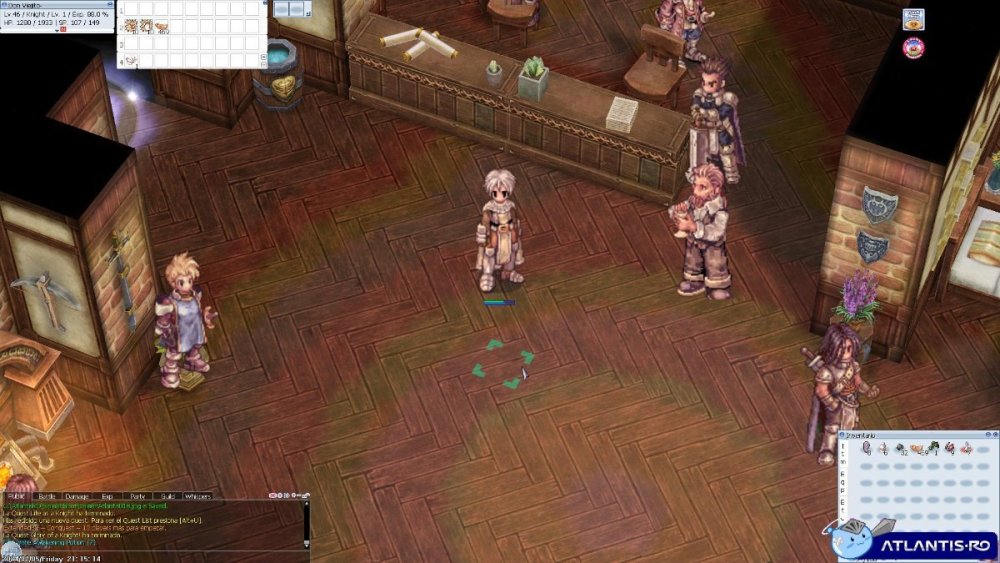1000x563 pixels.
Task: Click the top-right cash shop icon
Action: click(x=913, y=20)
